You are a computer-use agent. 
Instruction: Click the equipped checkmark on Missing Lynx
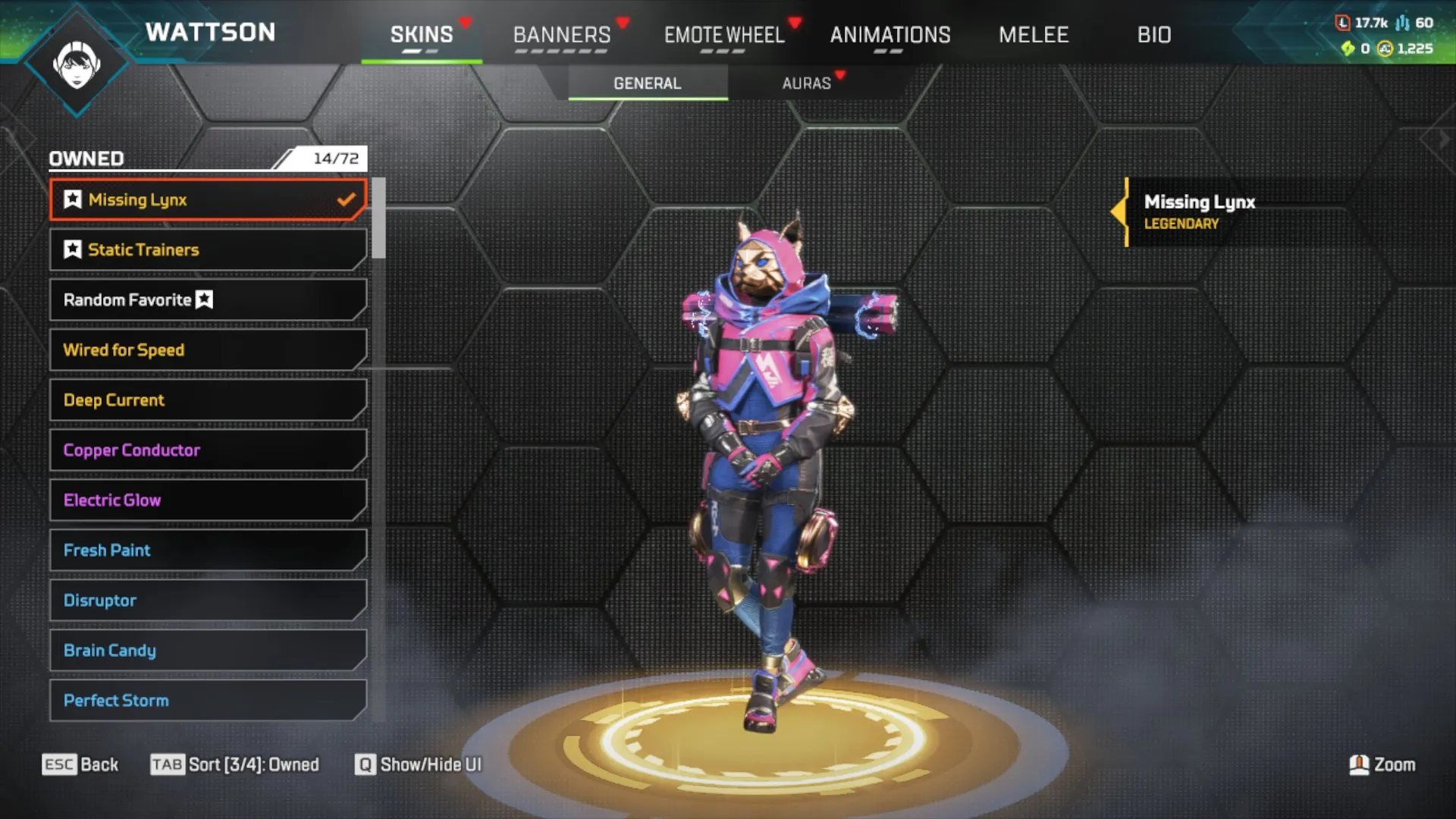tap(347, 199)
